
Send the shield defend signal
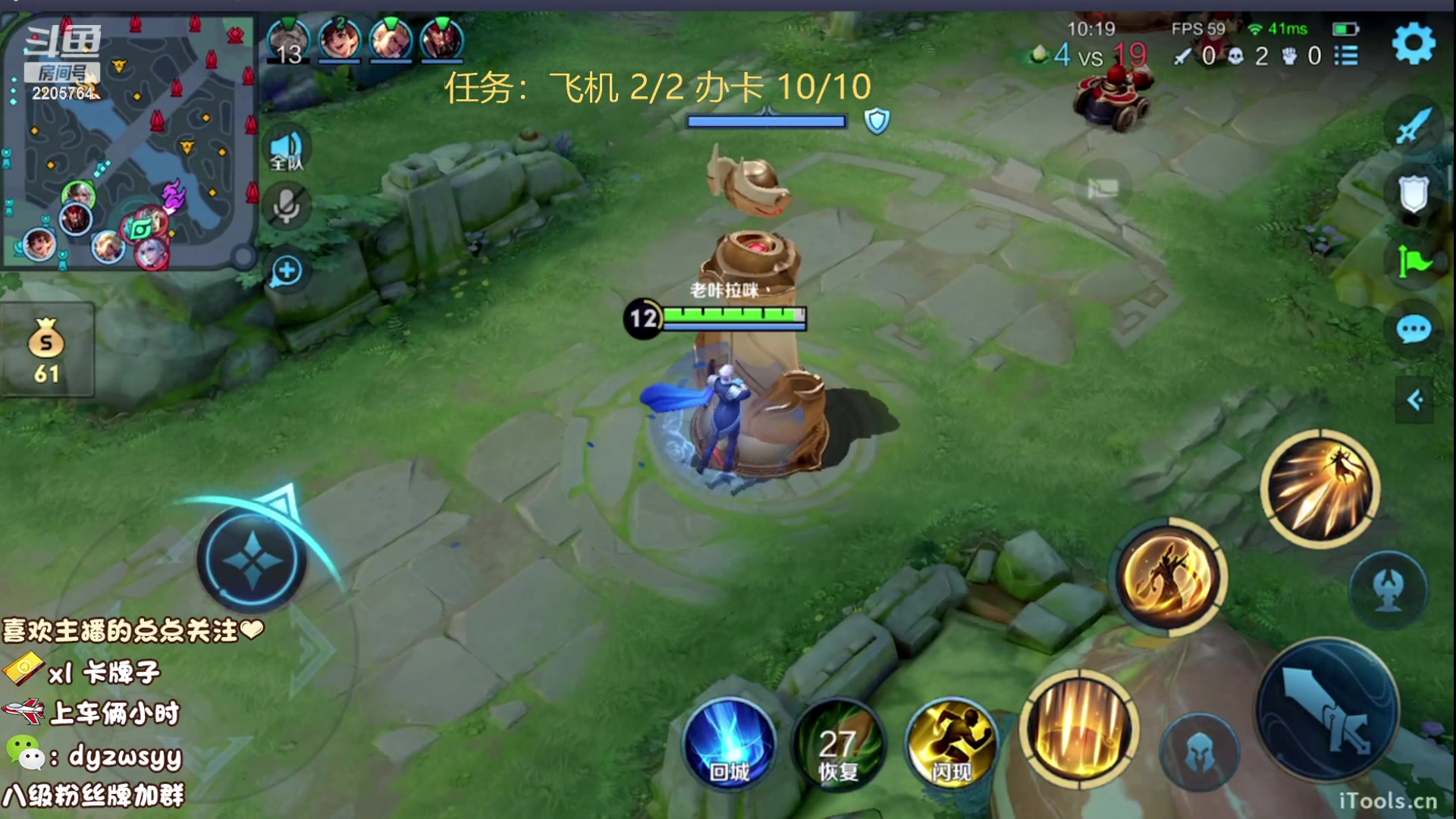click(1414, 194)
